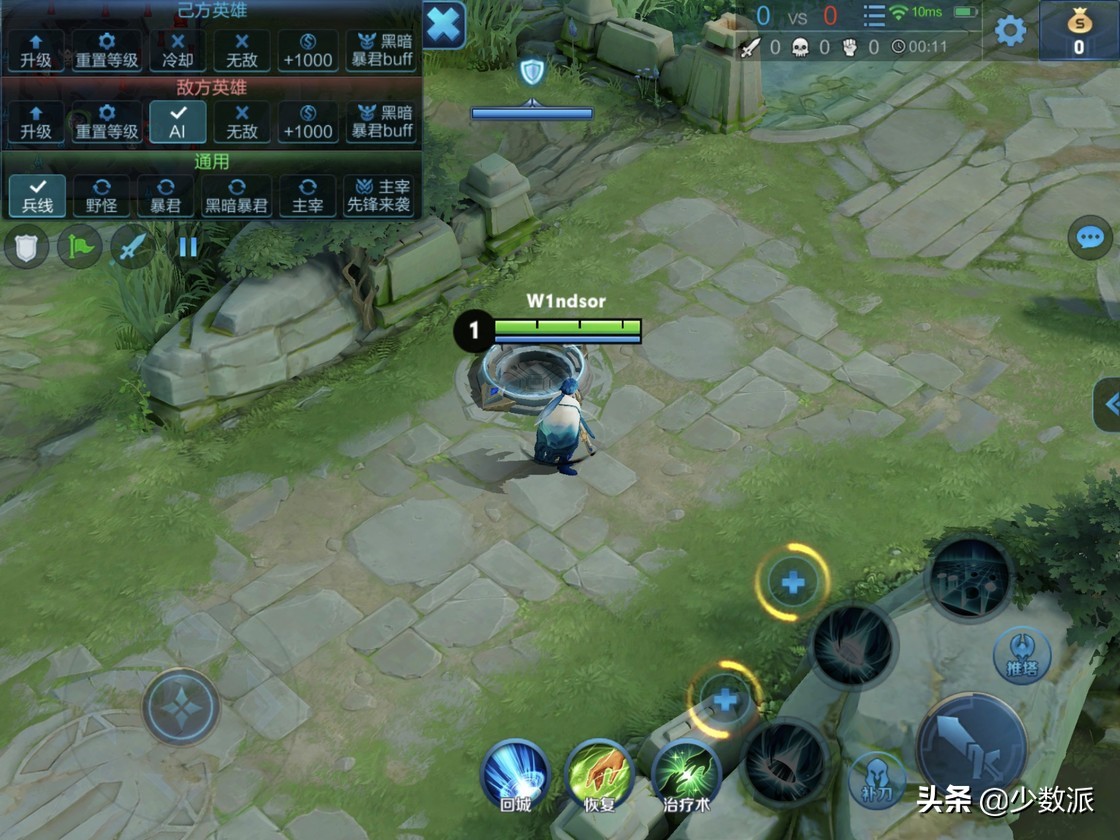The height and width of the screenshot is (840, 1120).
Task: Close the training tools panel with X
Action: click(444, 24)
